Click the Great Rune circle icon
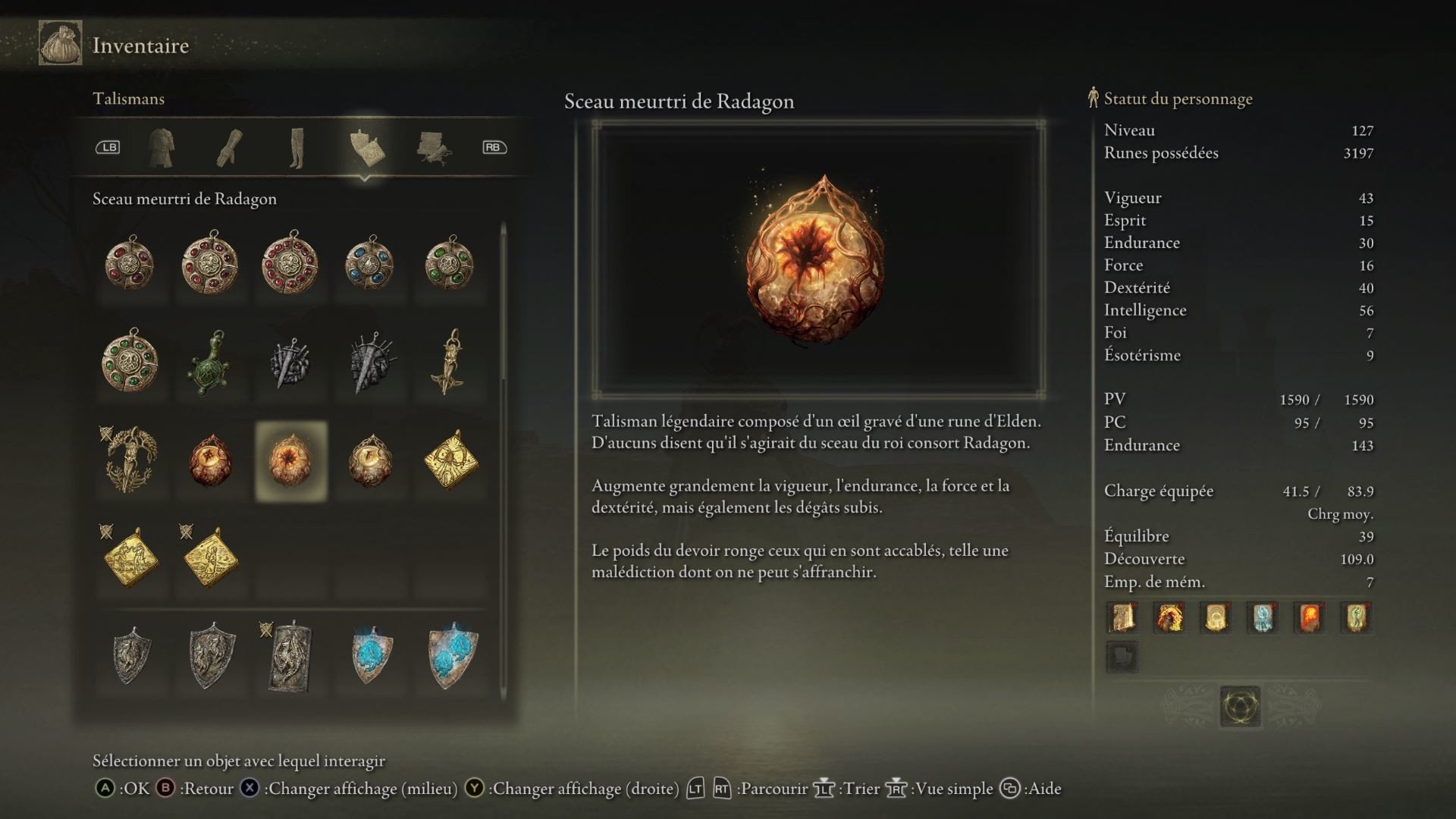 1240,707
